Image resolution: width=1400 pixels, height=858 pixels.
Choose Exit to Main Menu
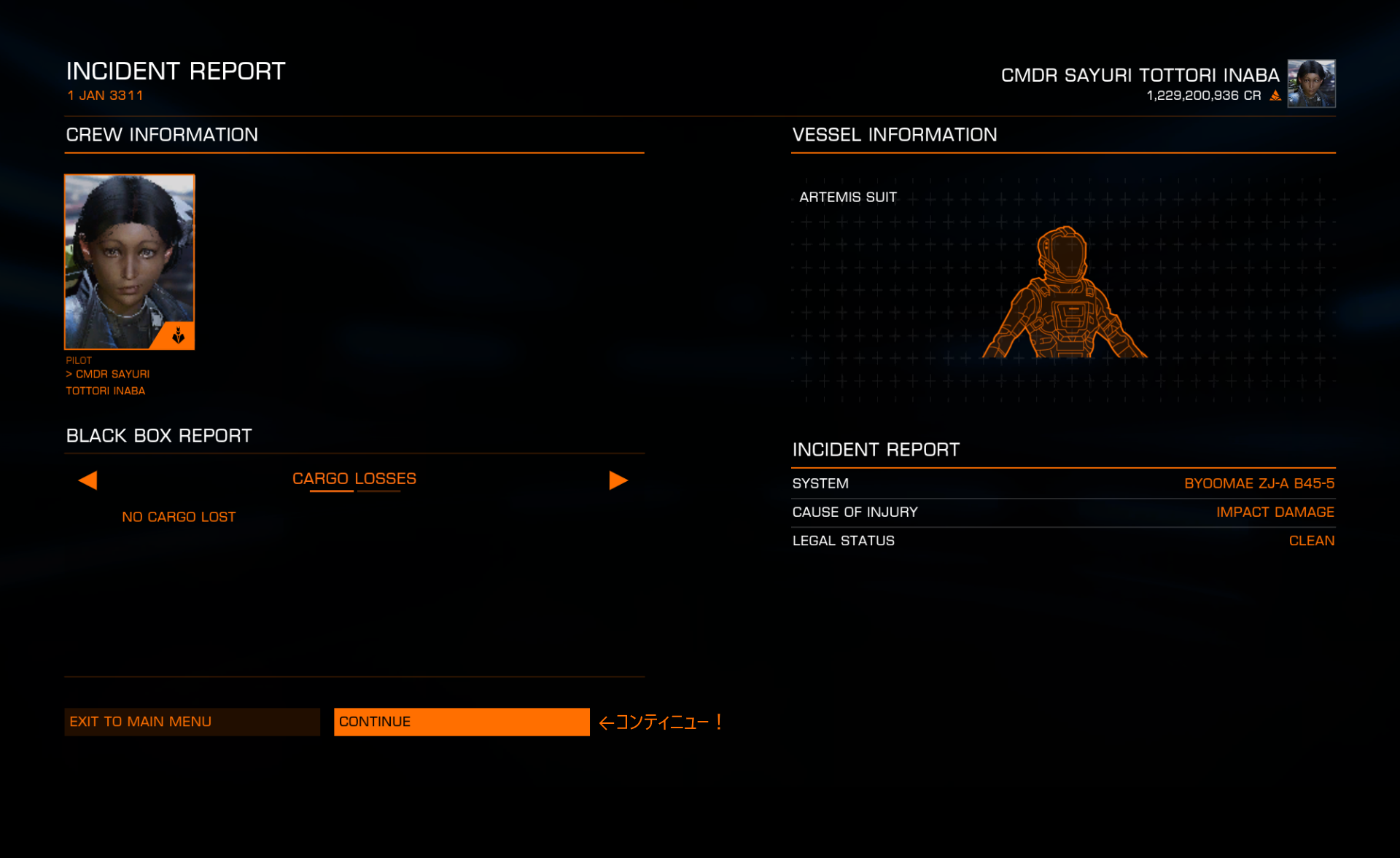coord(192,722)
